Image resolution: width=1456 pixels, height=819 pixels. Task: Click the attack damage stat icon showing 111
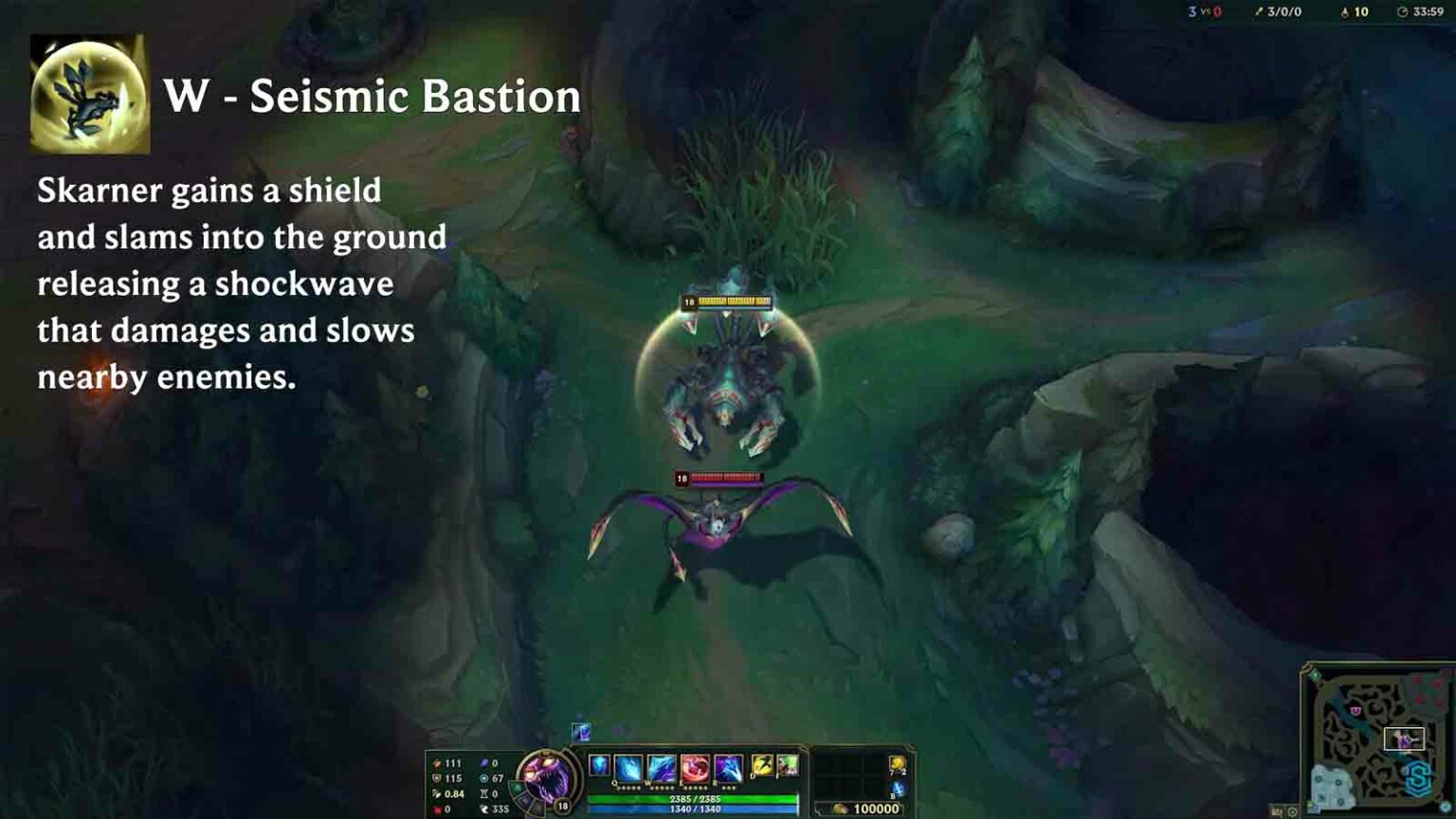(x=436, y=763)
